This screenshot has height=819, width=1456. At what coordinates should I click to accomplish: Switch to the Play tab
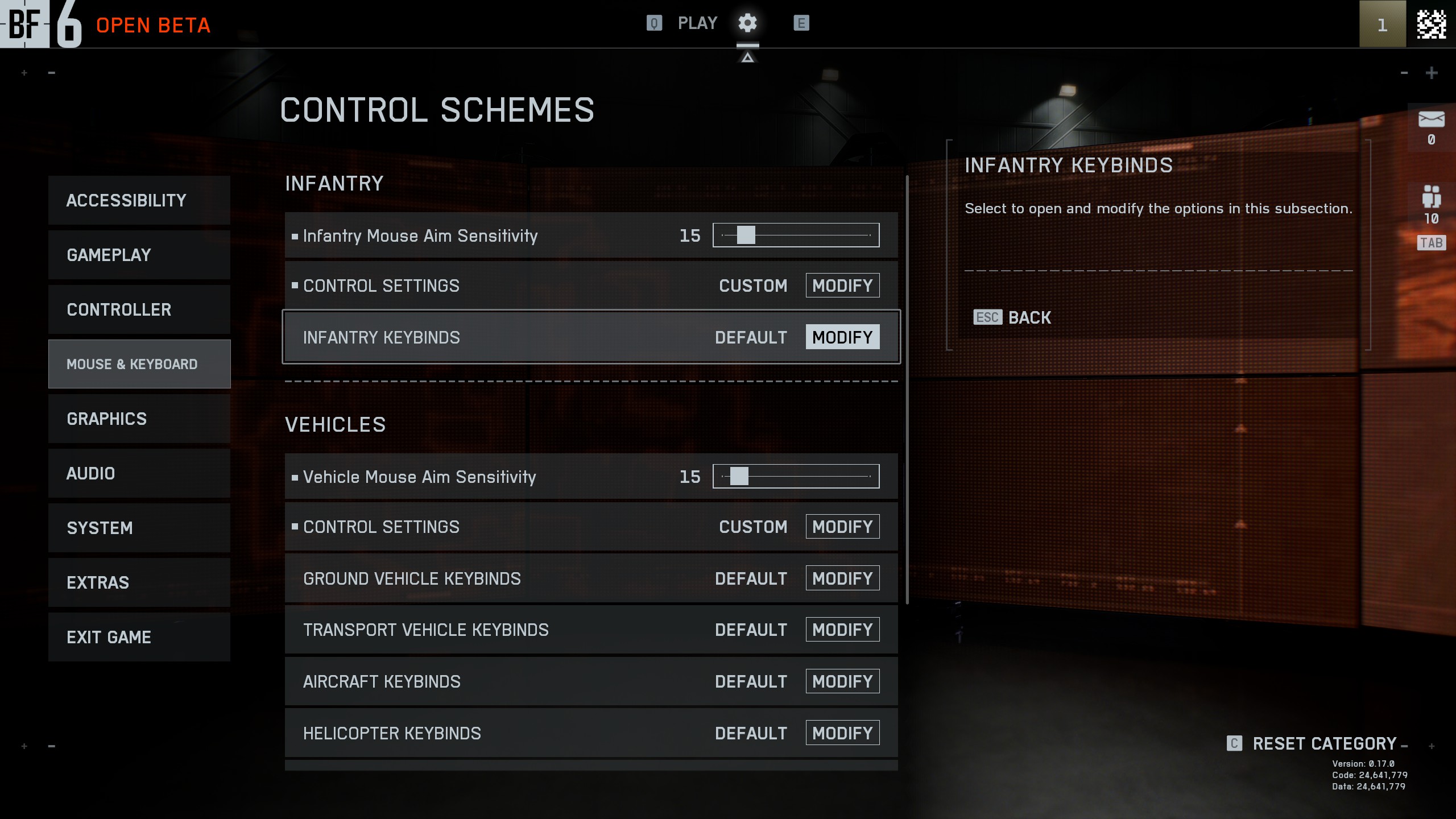[697, 23]
